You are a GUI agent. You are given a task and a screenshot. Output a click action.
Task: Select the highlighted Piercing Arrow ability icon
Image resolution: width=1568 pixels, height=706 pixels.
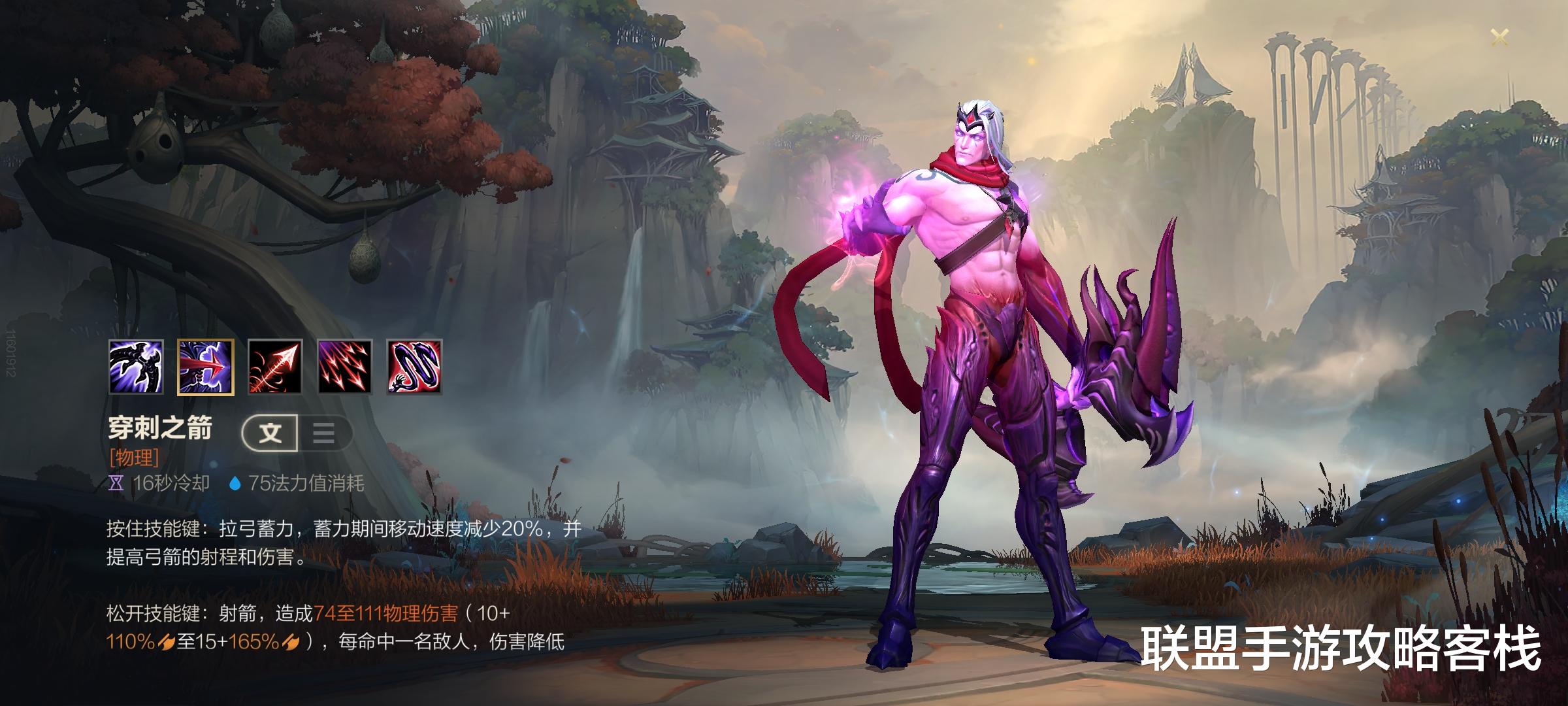tap(206, 367)
